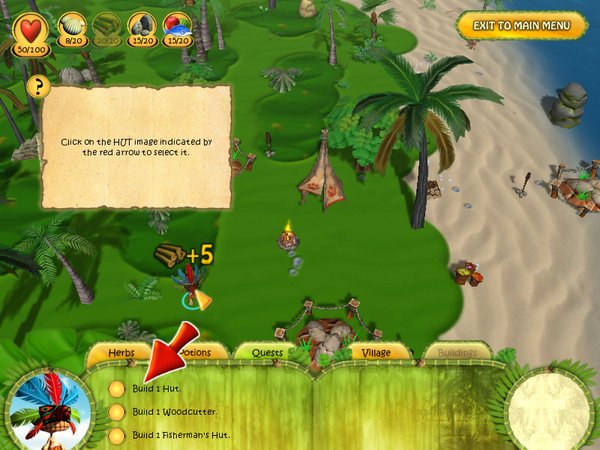Open the Buildings tab
The height and width of the screenshot is (450, 600).
[457, 352]
